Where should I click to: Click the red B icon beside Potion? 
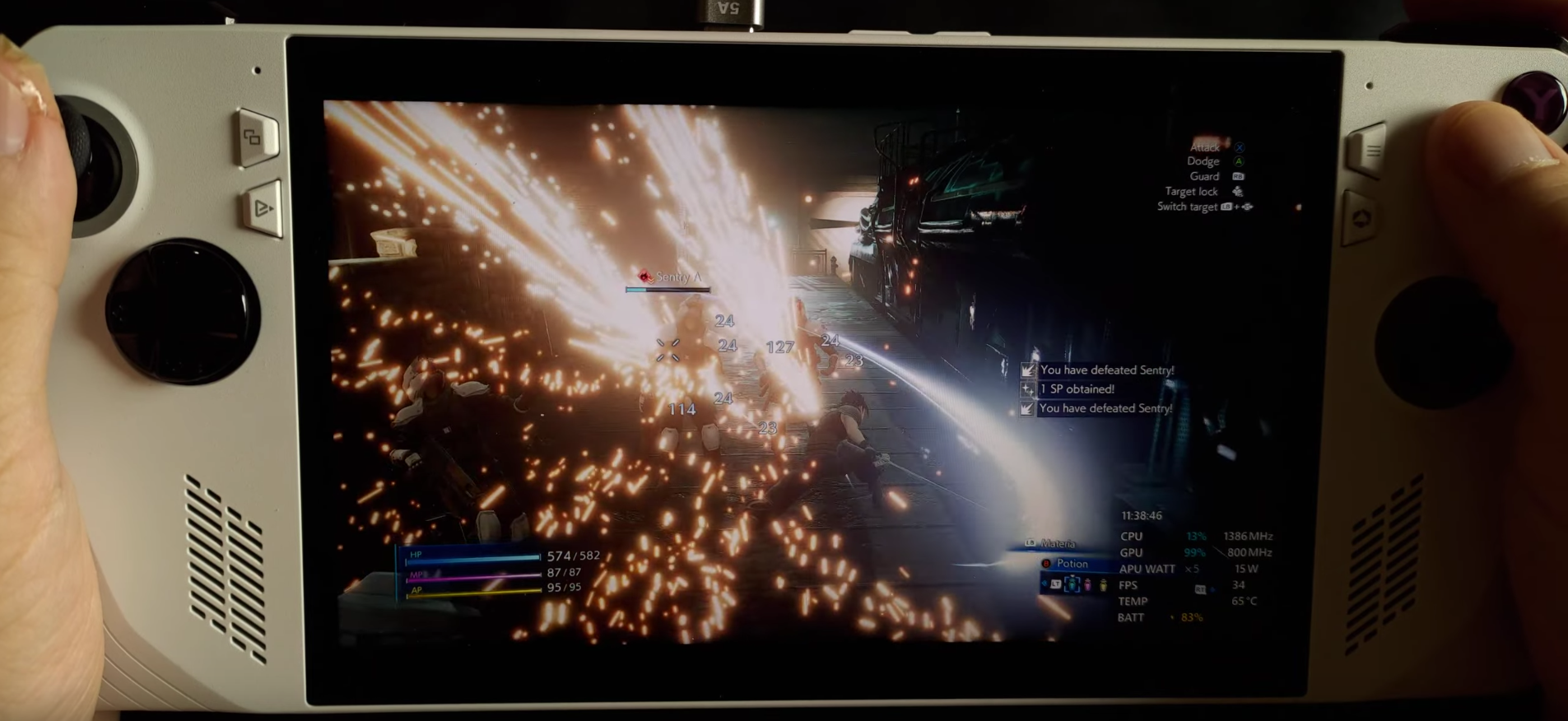pyautogui.click(x=1046, y=564)
